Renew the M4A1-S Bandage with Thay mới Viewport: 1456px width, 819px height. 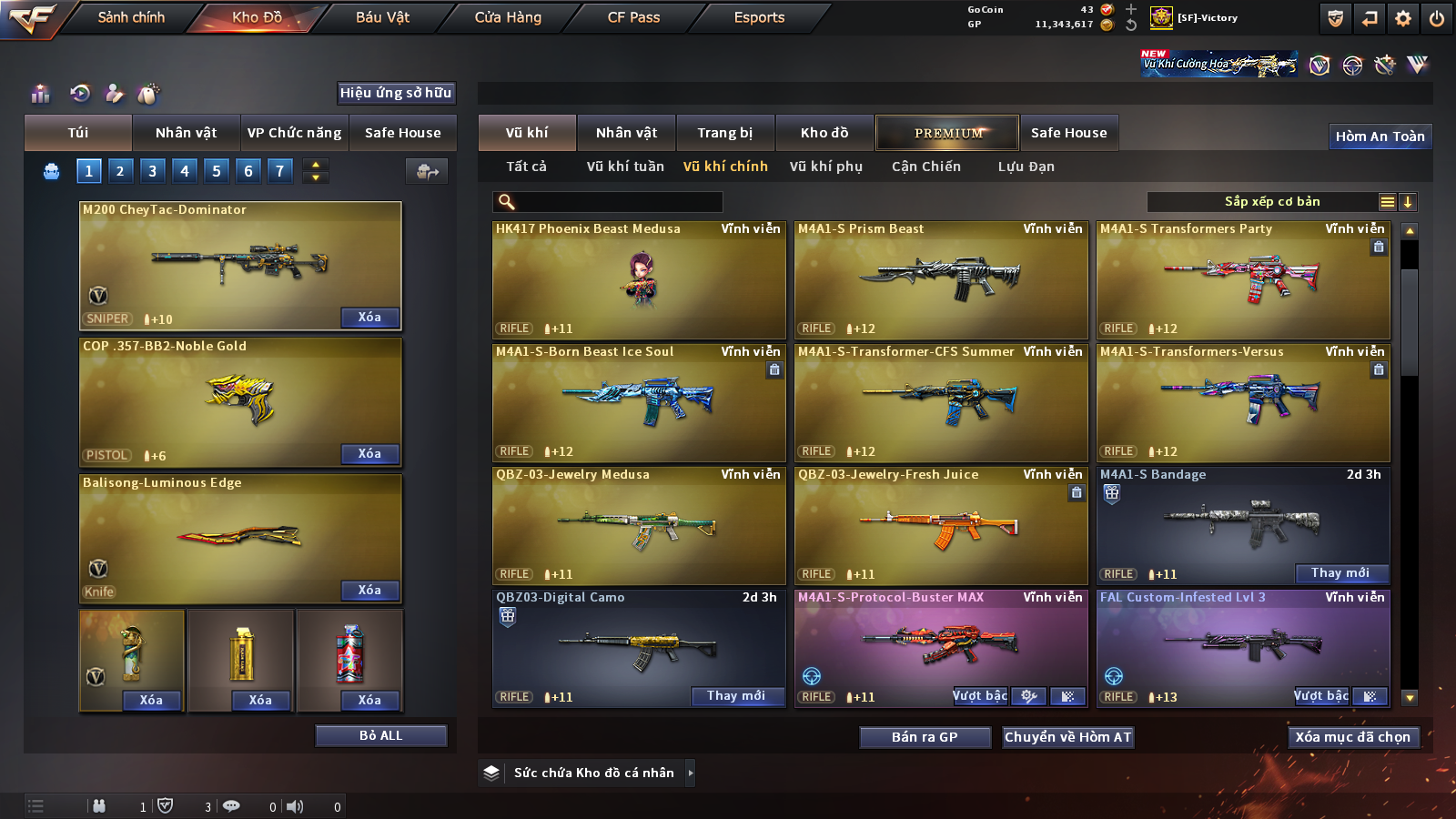point(1340,573)
